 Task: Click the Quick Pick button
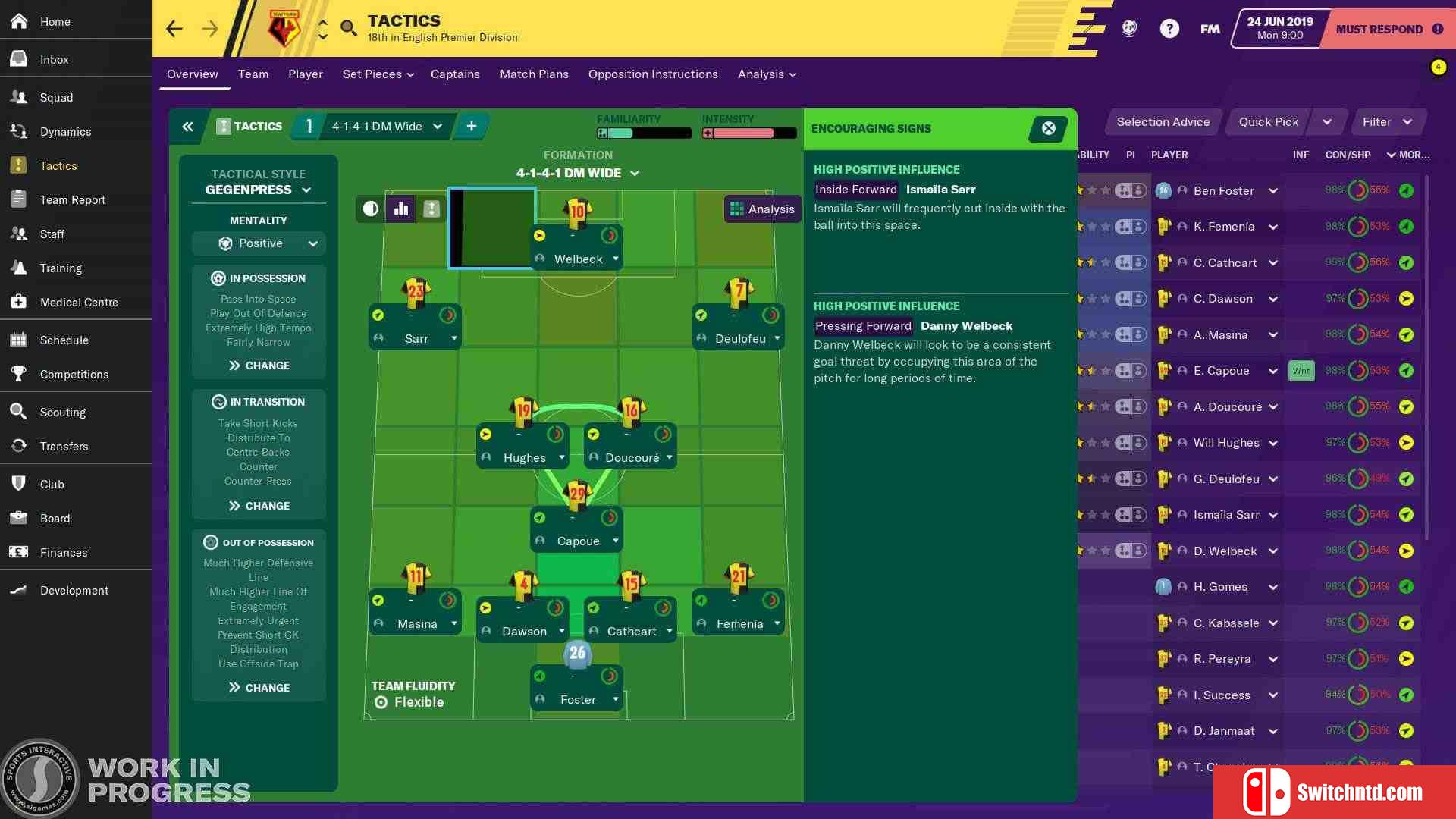click(x=1268, y=122)
